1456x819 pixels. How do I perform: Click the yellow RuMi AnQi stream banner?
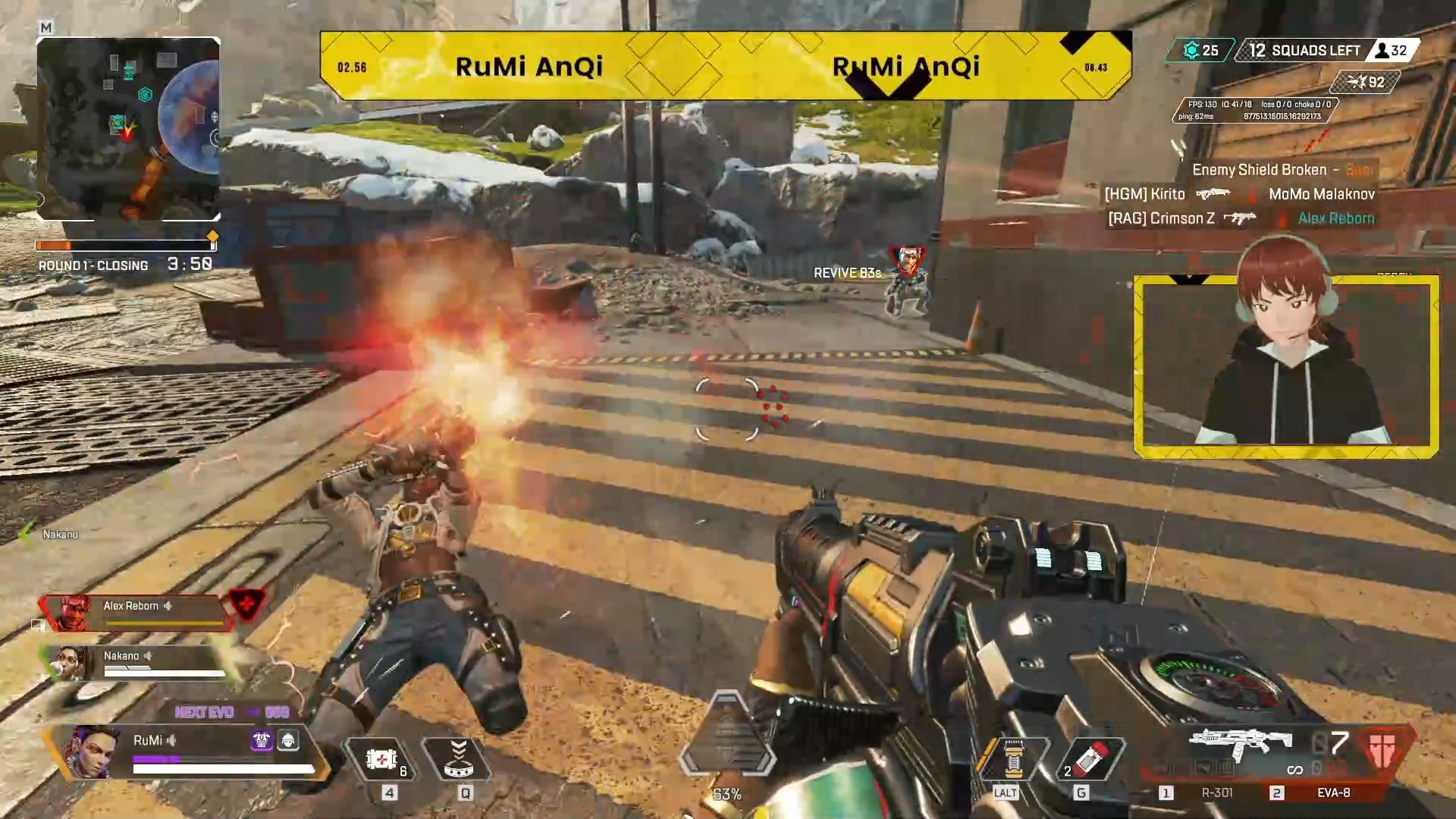pos(726,66)
